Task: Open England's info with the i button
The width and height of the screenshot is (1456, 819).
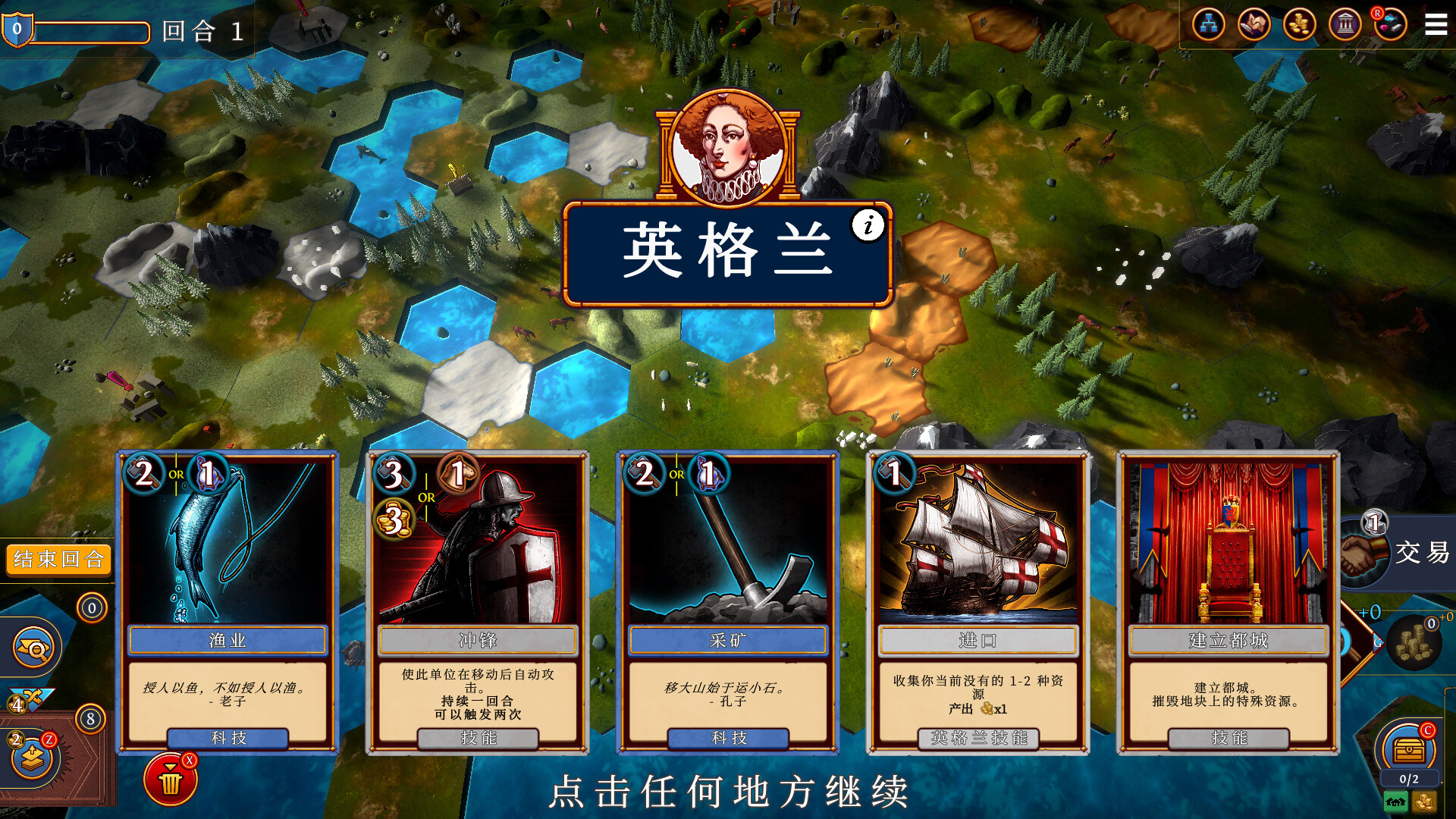Action: click(x=867, y=225)
